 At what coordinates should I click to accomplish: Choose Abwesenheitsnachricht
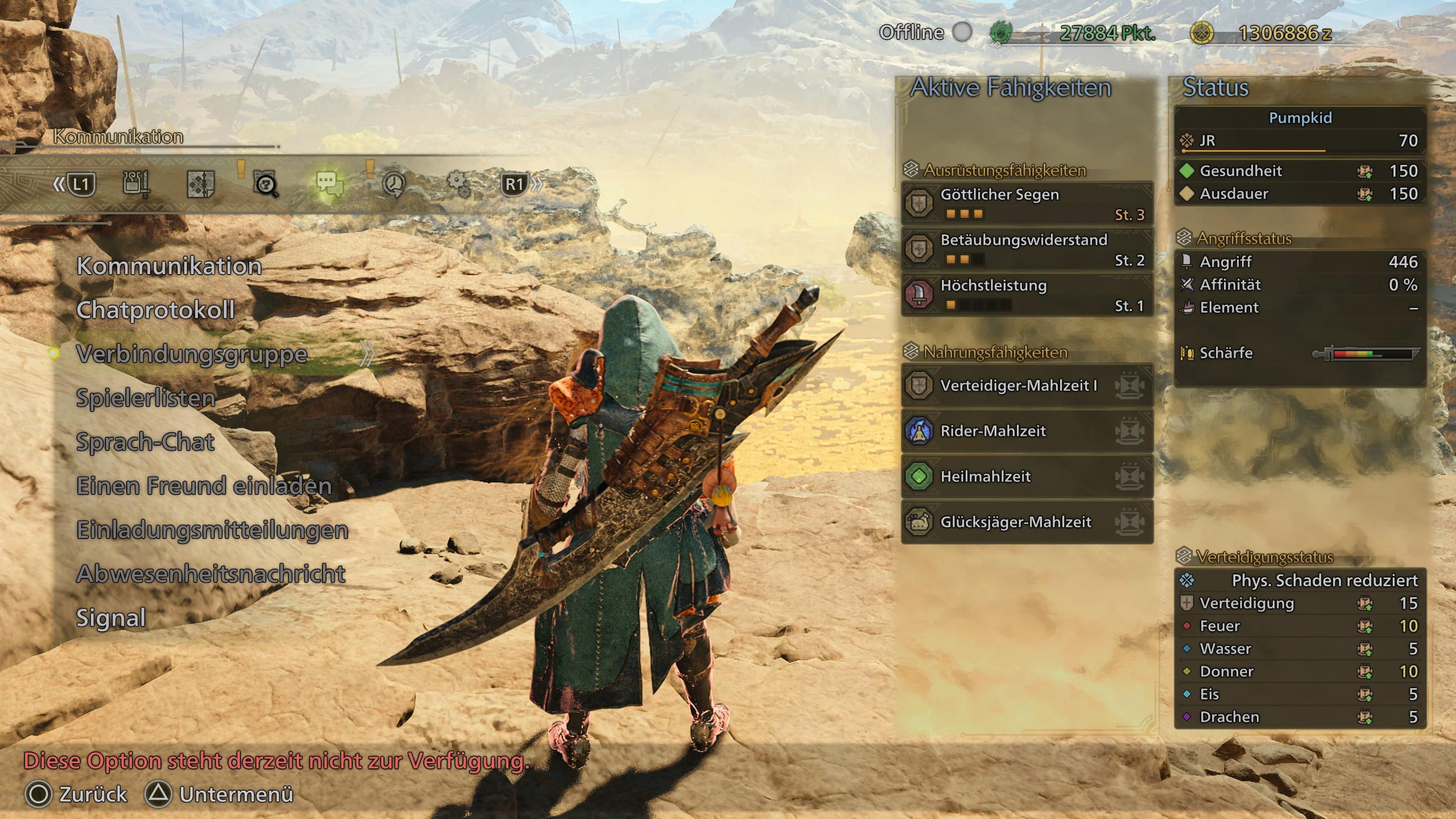(210, 574)
